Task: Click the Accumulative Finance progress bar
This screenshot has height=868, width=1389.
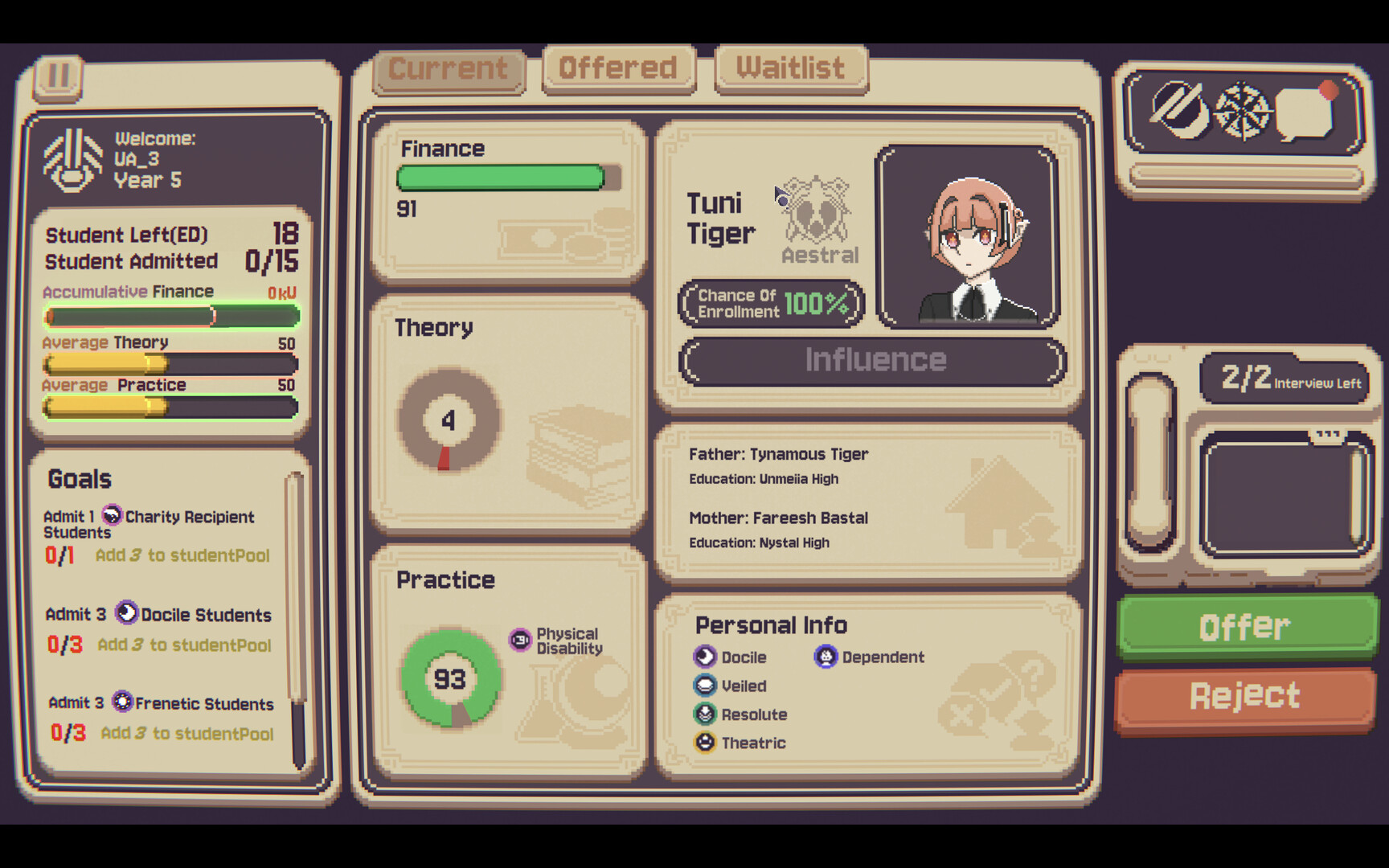Action: [x=170, y=317]
